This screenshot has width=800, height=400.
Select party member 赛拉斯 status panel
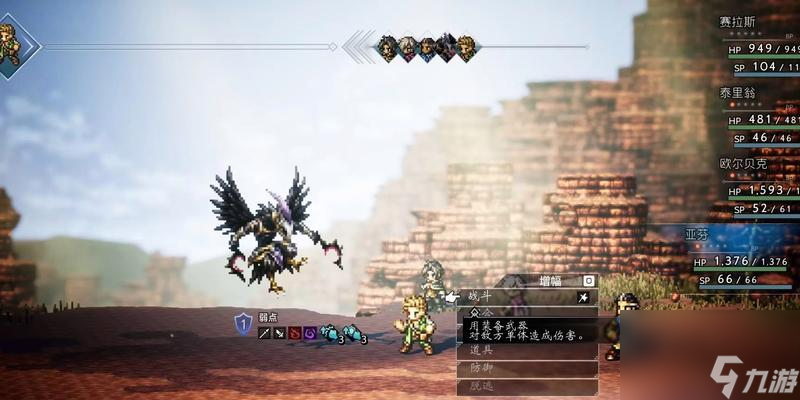pos(757,45)
